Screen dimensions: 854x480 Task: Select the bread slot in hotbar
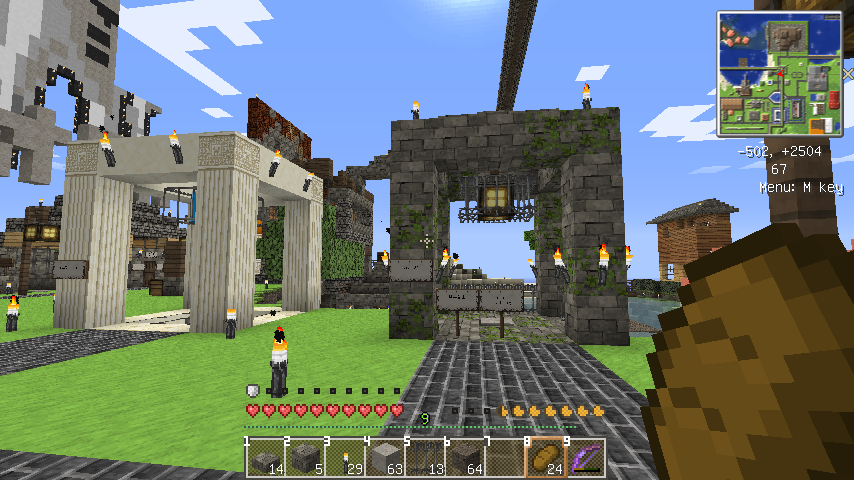click(x=546, y=457)
